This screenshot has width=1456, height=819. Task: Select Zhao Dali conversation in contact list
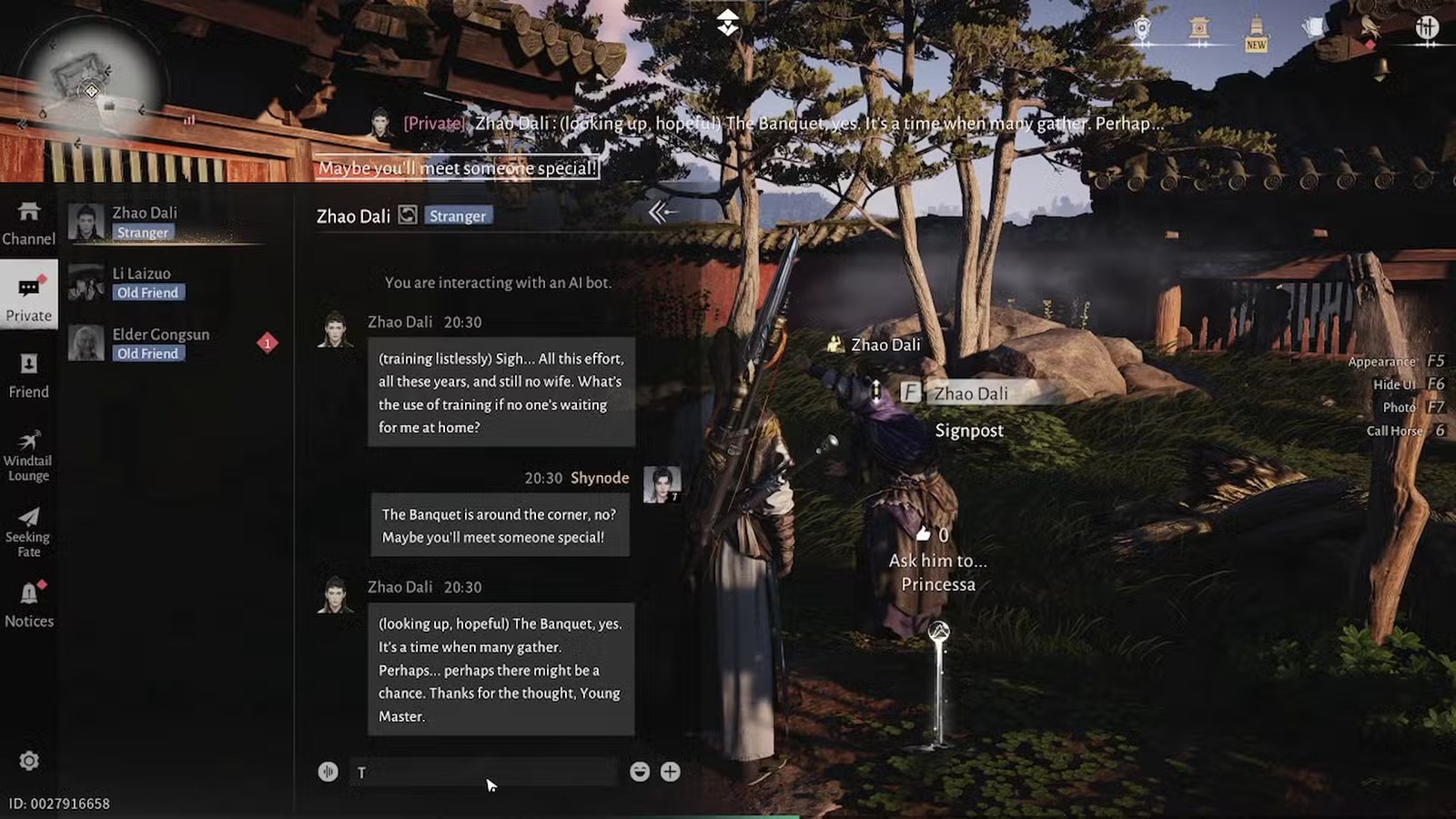click(x=164, y=222)
